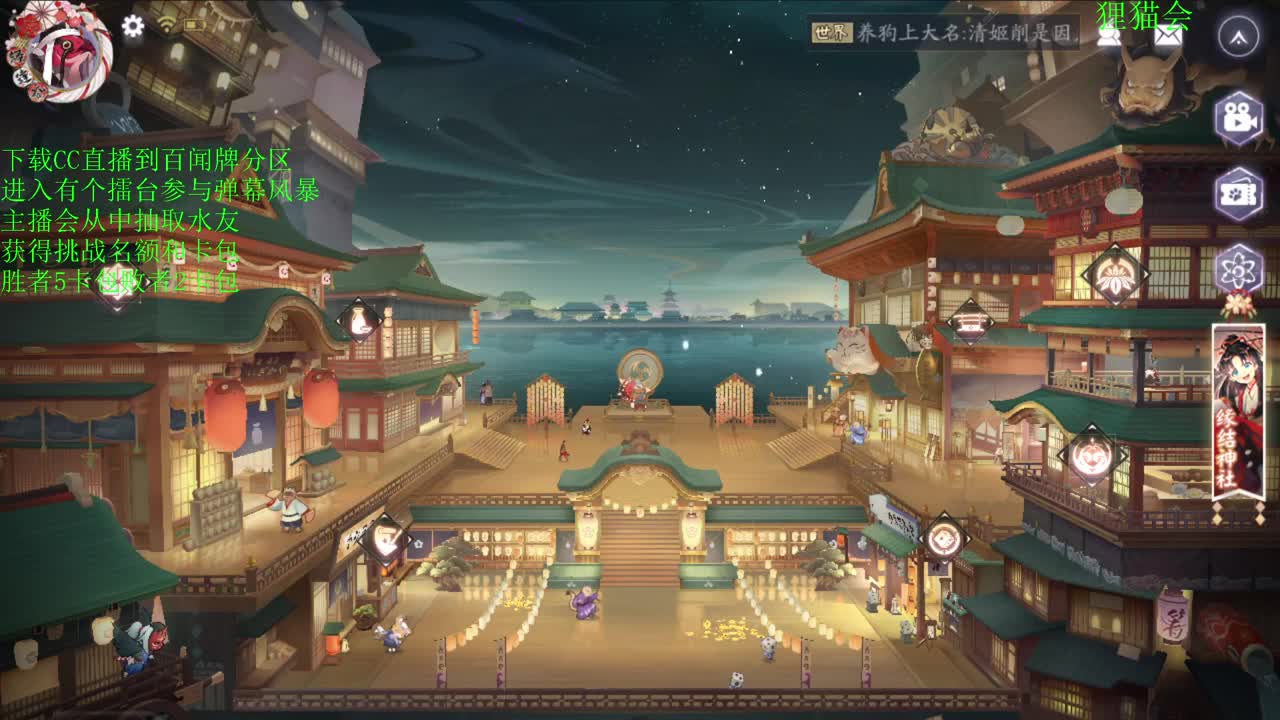The image size is (1280, 720).
Task: Check the WiFi signal strength icon
Action: tap(165, 25)
